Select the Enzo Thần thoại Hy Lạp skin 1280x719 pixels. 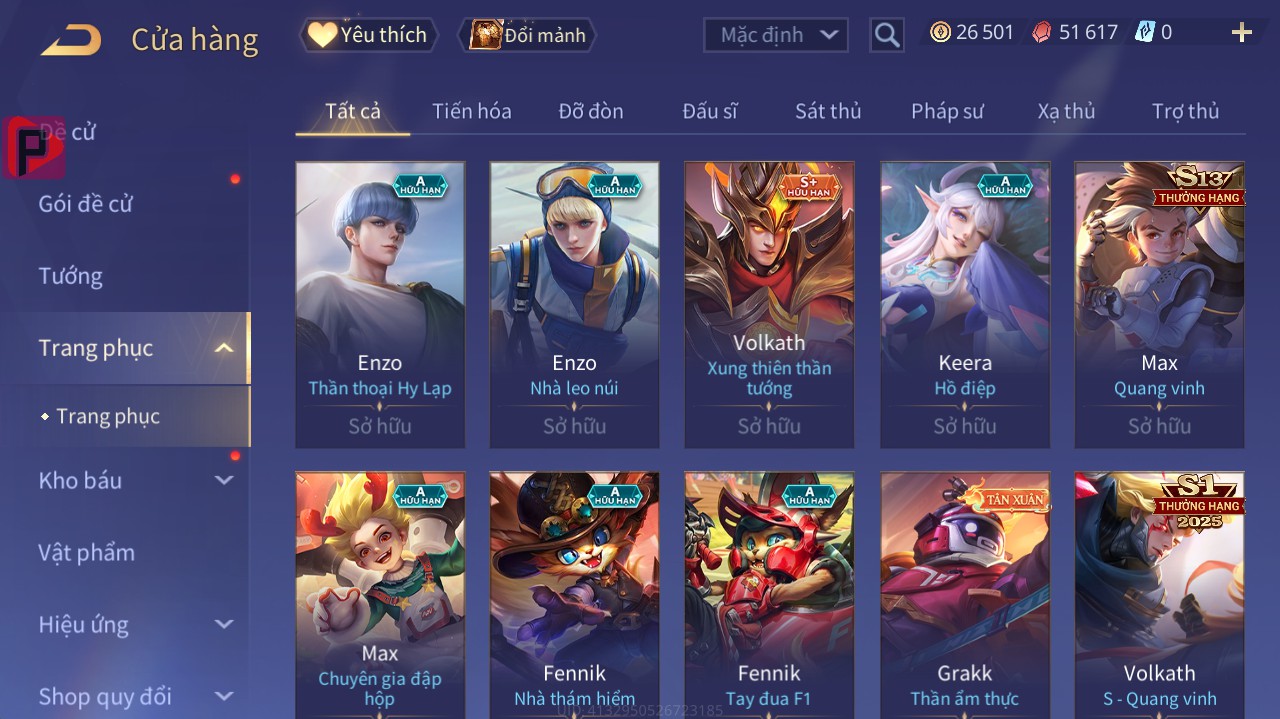380,304
